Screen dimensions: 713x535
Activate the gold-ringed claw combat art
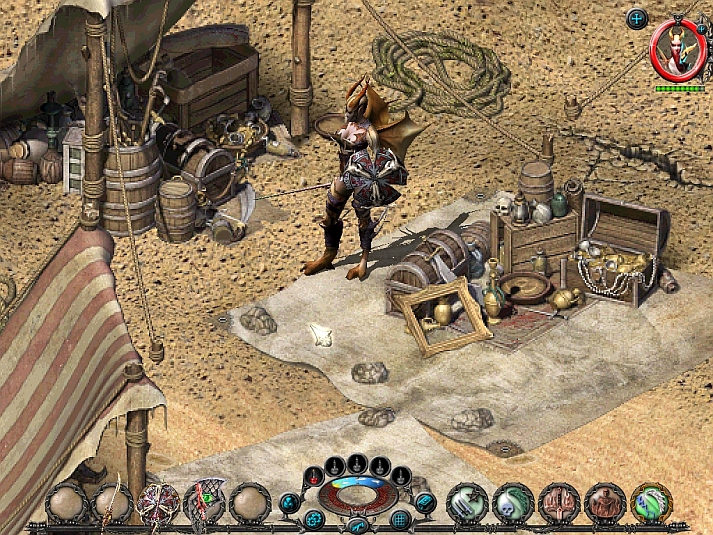[650, 502]
